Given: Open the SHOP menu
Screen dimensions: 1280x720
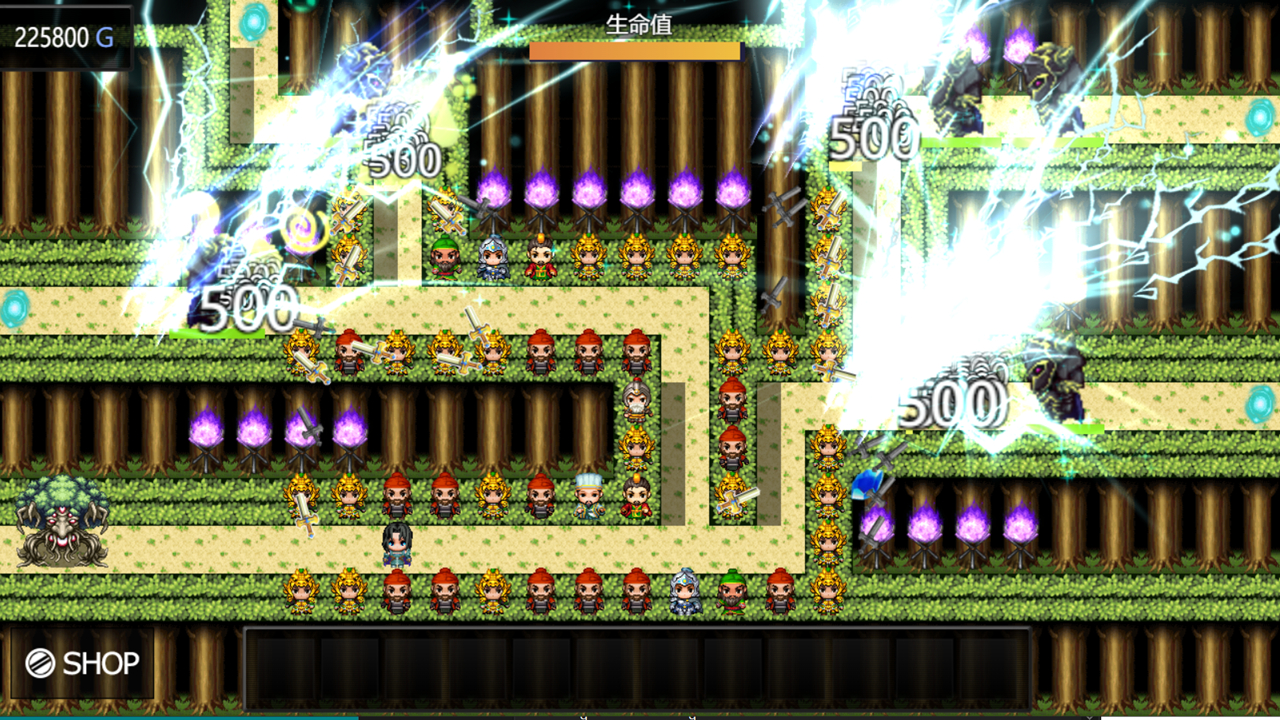Looking at the screenshot, I should [x=83, y=663].
